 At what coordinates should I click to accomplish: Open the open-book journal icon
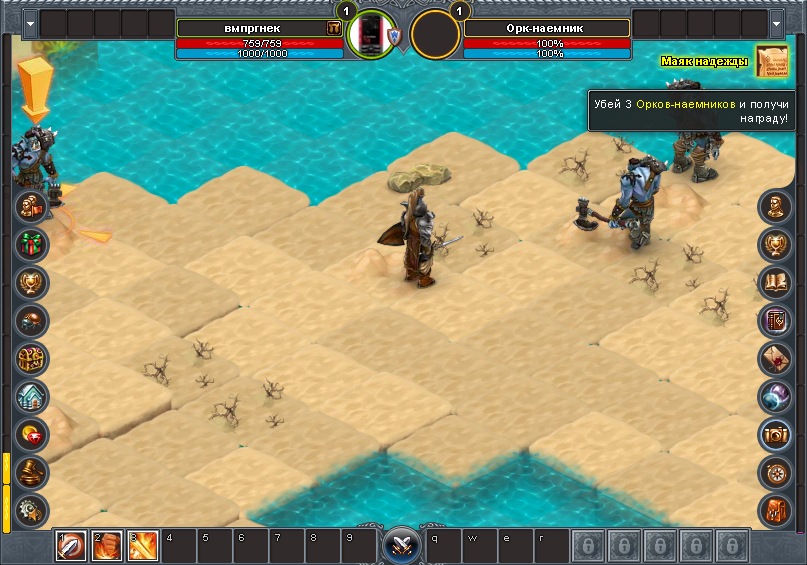(775, 282)
